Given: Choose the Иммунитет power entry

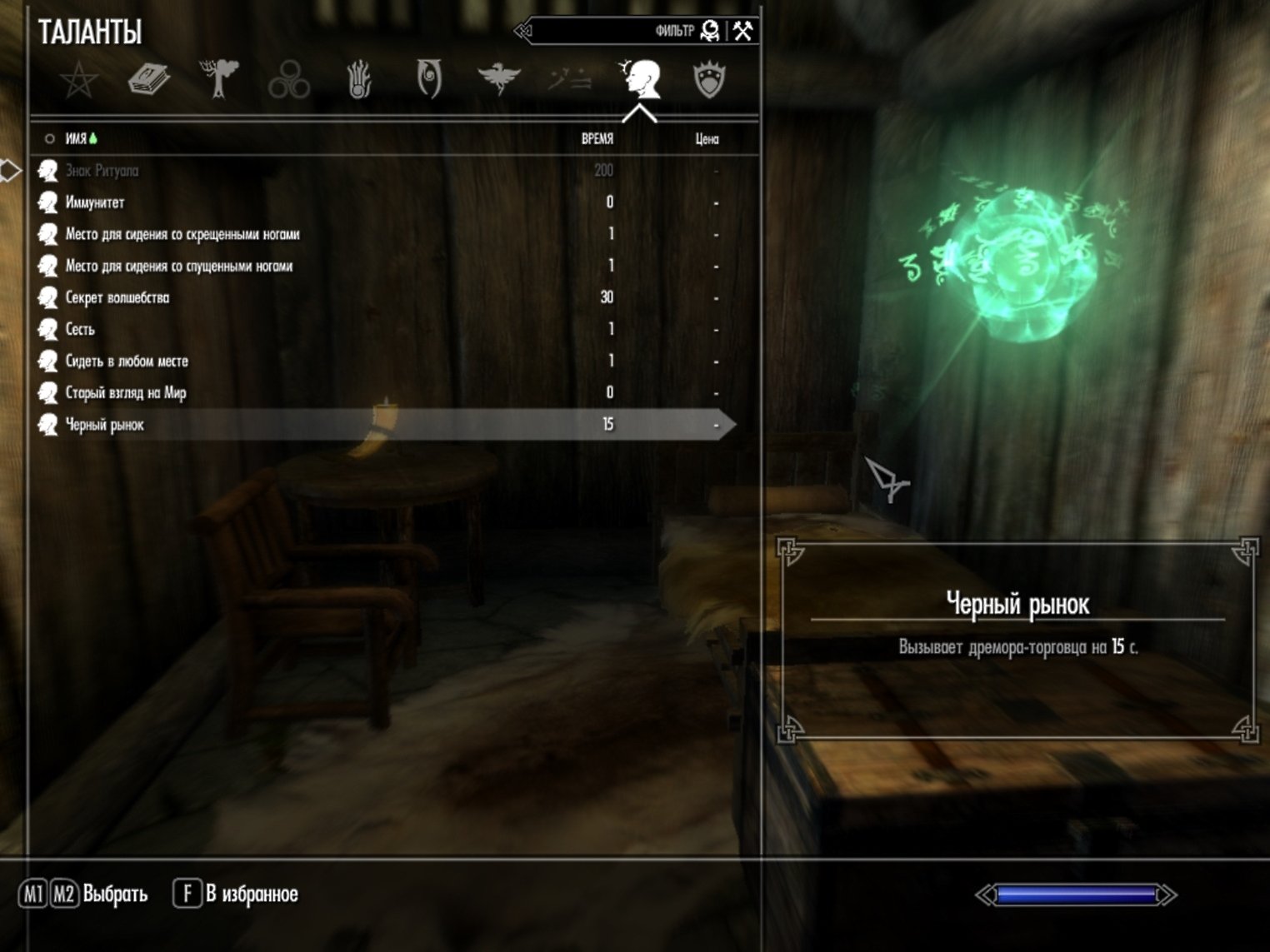Looking at the screenshot, I should [x=95, y=202].
